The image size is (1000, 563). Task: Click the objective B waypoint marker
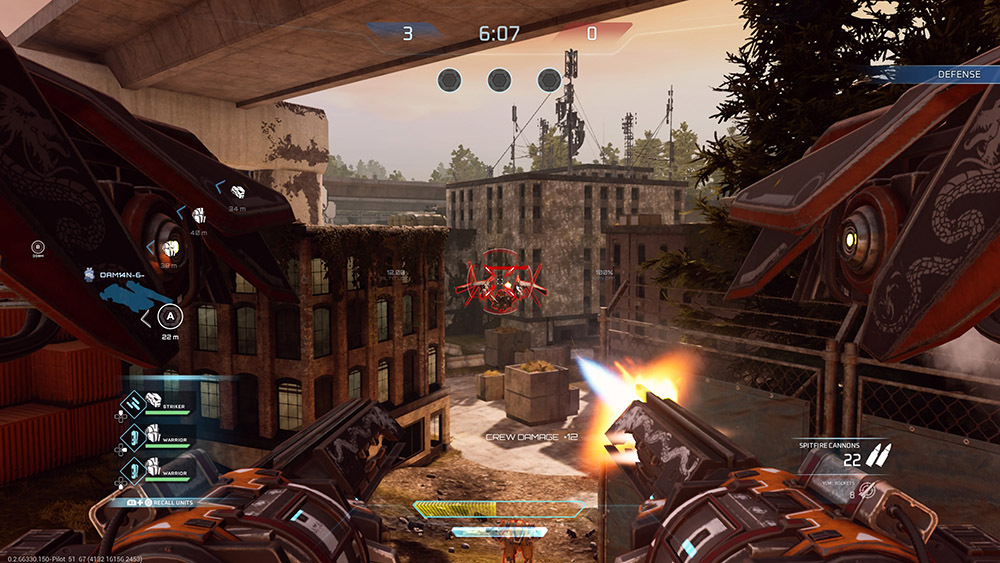pyautogui.click(x=38, y=247)
